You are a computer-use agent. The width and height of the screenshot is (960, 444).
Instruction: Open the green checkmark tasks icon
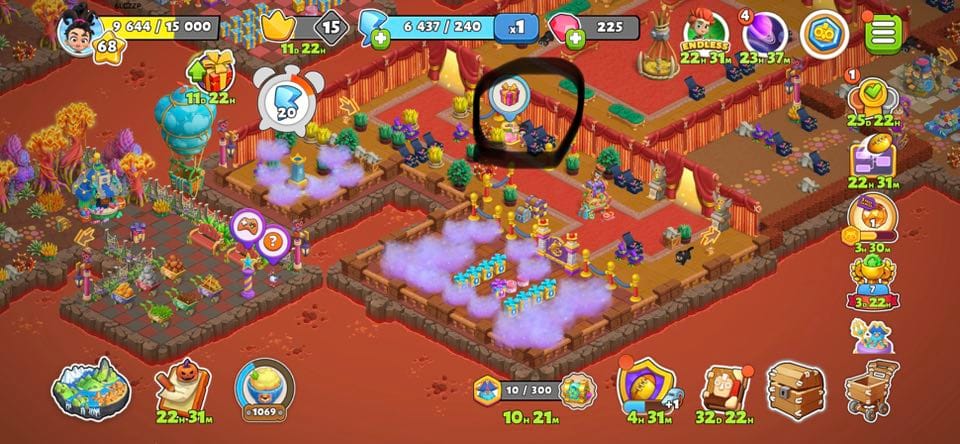tap(870, 97)
